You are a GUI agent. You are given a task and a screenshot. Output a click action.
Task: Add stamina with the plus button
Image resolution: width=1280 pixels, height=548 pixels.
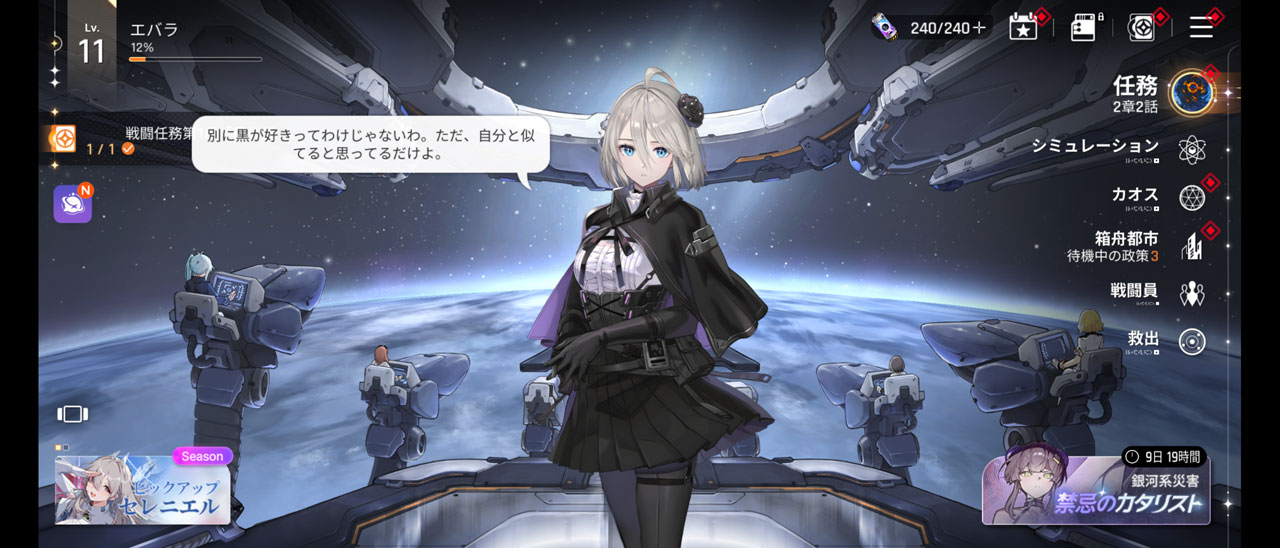pyautogui.click(x=978, y=28)
